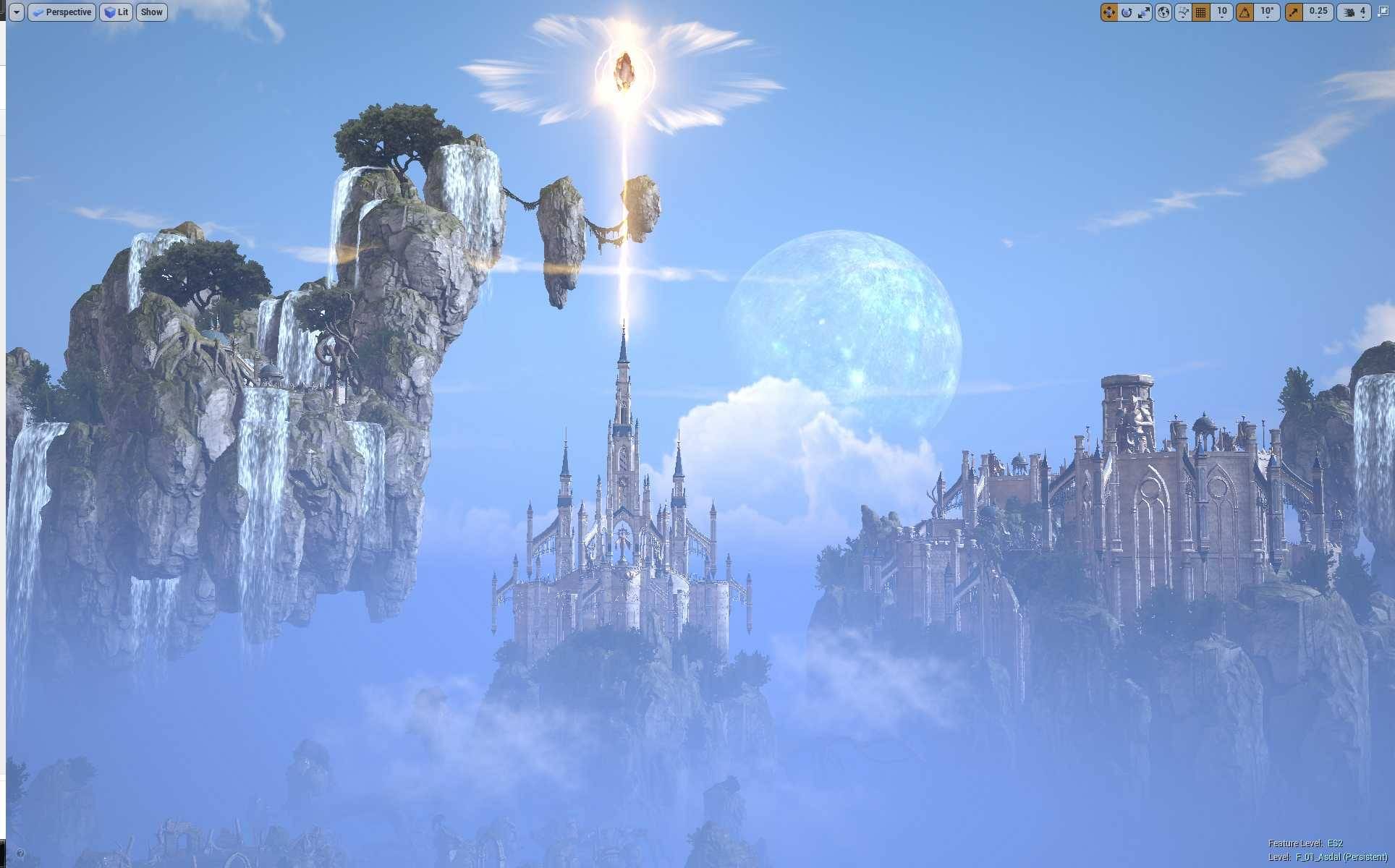Change the 0.25 scale snap value
The image size is (1395, 868).
point(1318,12)
